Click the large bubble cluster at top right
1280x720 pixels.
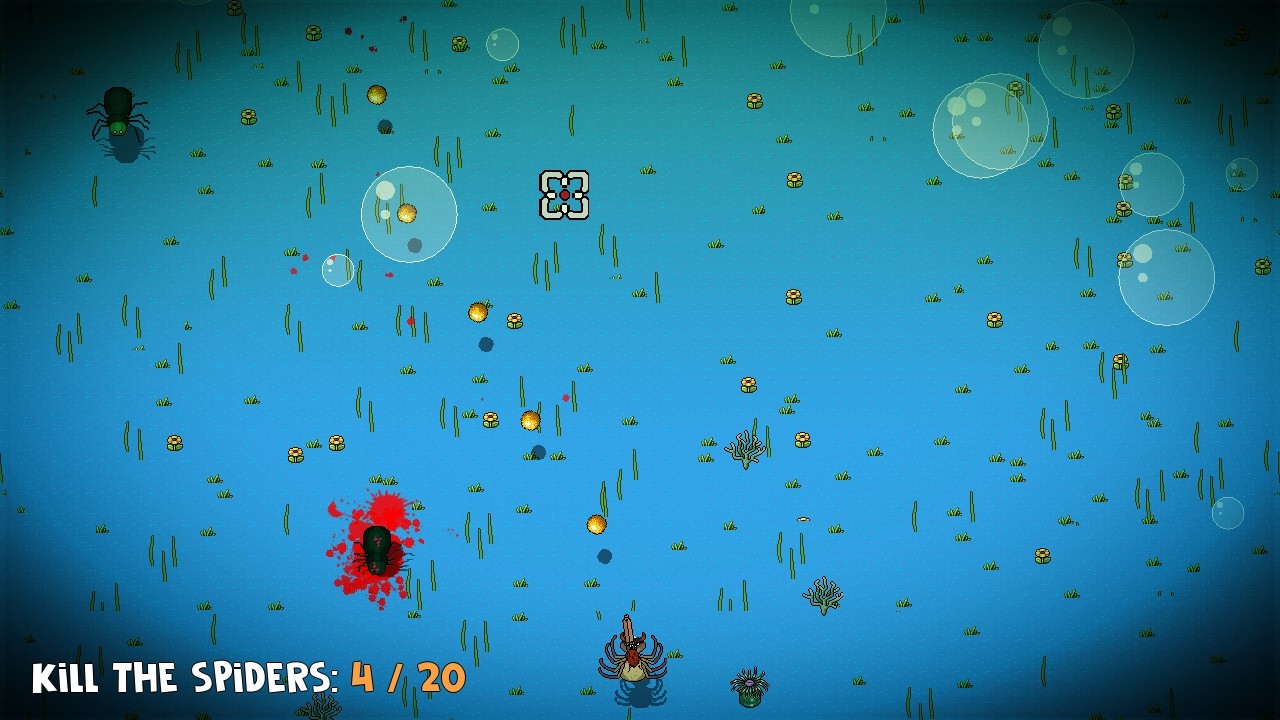(990, 125)
